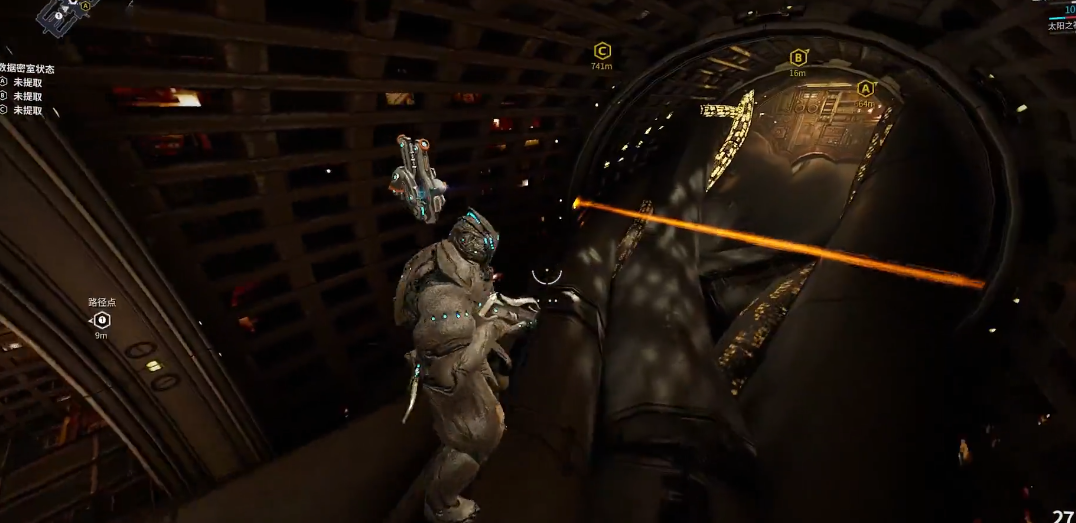
Task: Click the 路径点 waypoint marker
Action: (101, 320)
